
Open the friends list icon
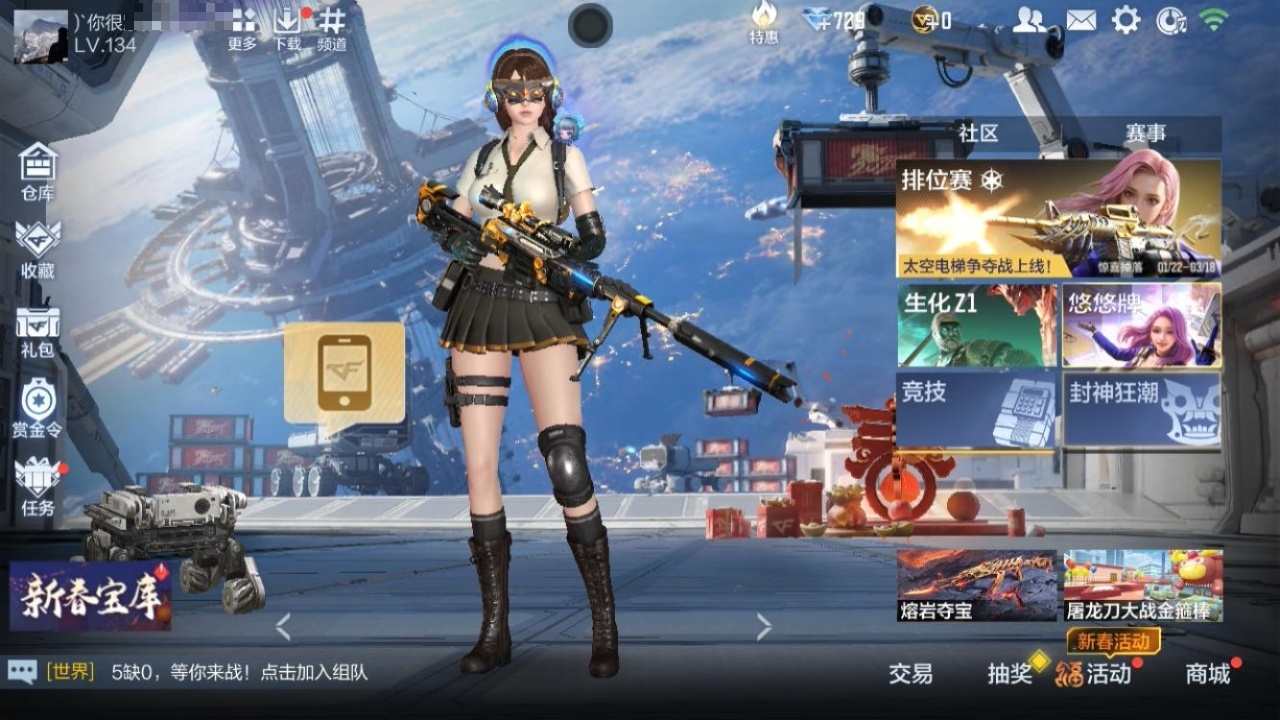[x=1029, y=20]
